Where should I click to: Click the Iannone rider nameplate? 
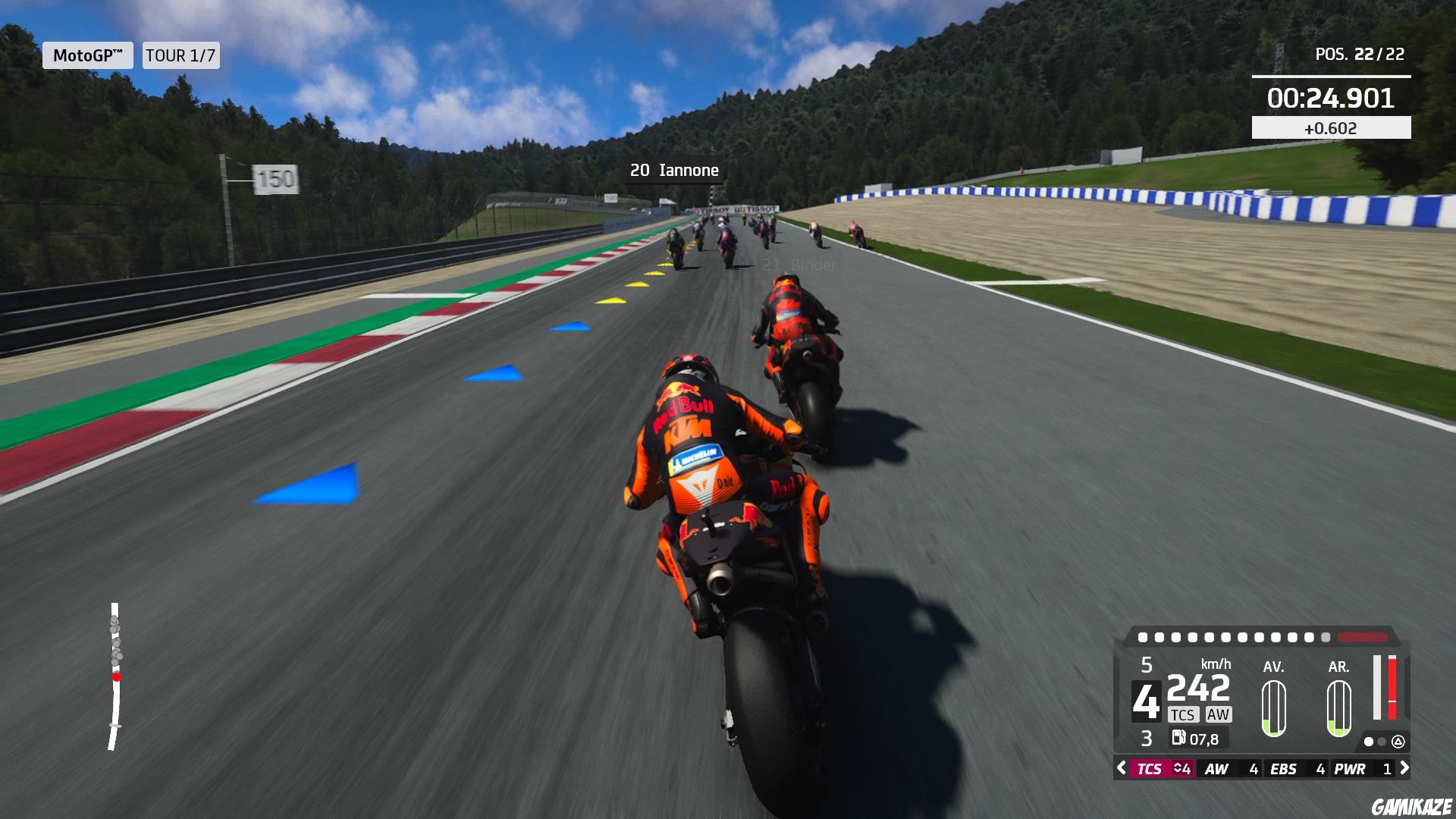673,170
